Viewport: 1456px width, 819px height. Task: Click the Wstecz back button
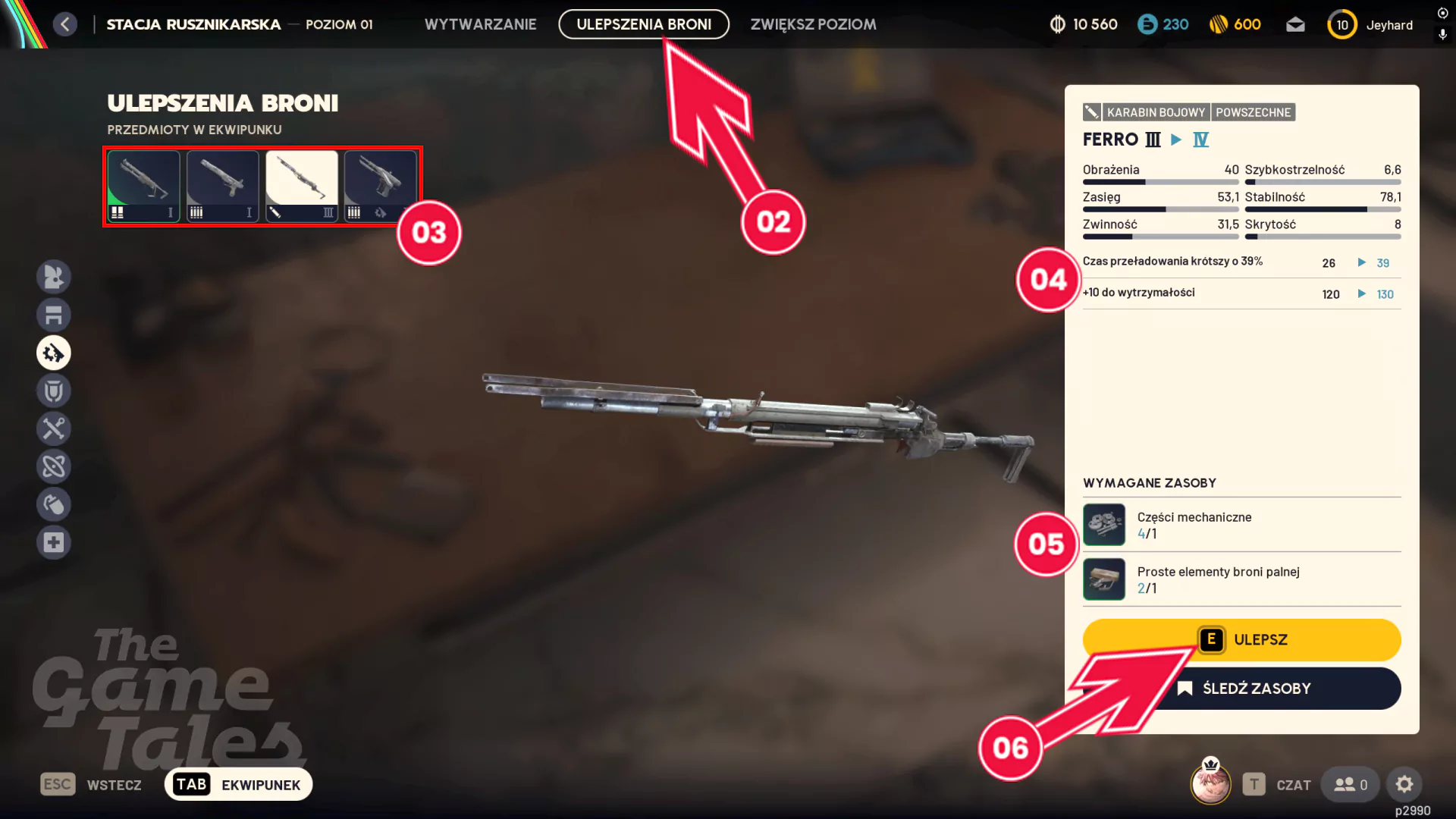[92, 785]
